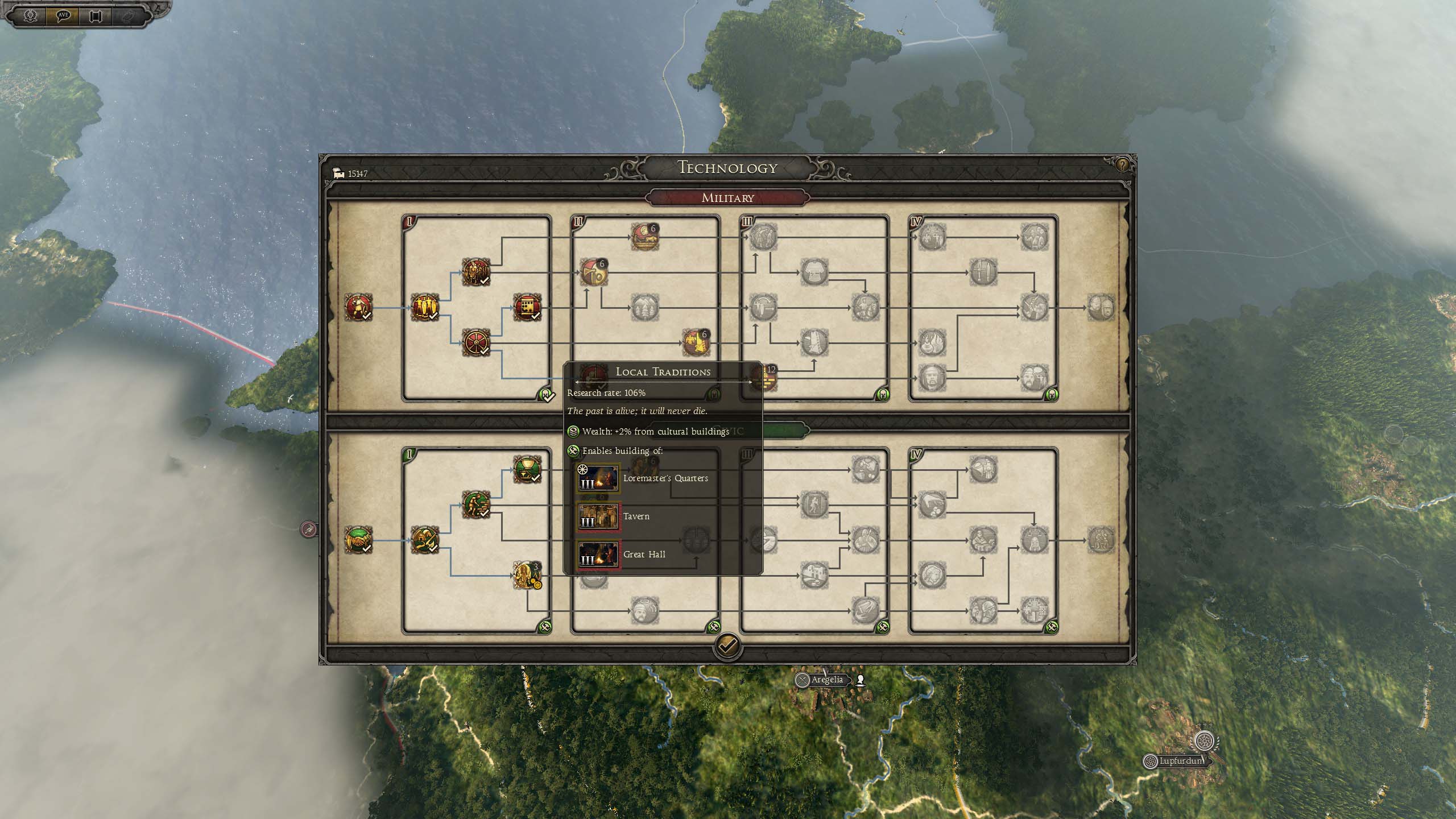Select the final military technology with two faces
Image resolution: width=1456 pixels, height=819 pixels.
(1101, 308)
